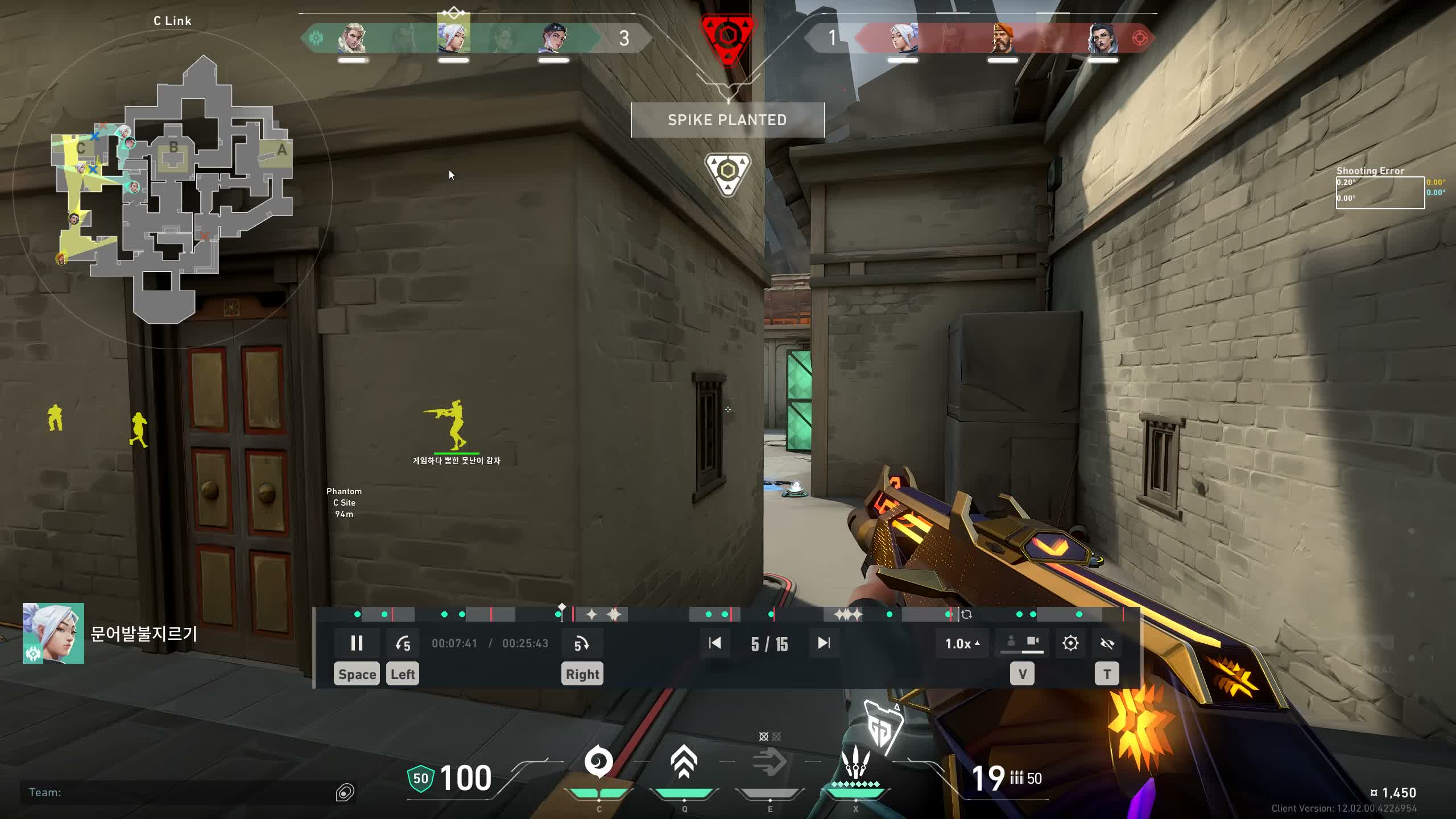Image resolution: width=1456 pixels, height=819 pixels.
Task: Select Jett's Cloudburst ability icon
Action: click(x=598, y=763)
